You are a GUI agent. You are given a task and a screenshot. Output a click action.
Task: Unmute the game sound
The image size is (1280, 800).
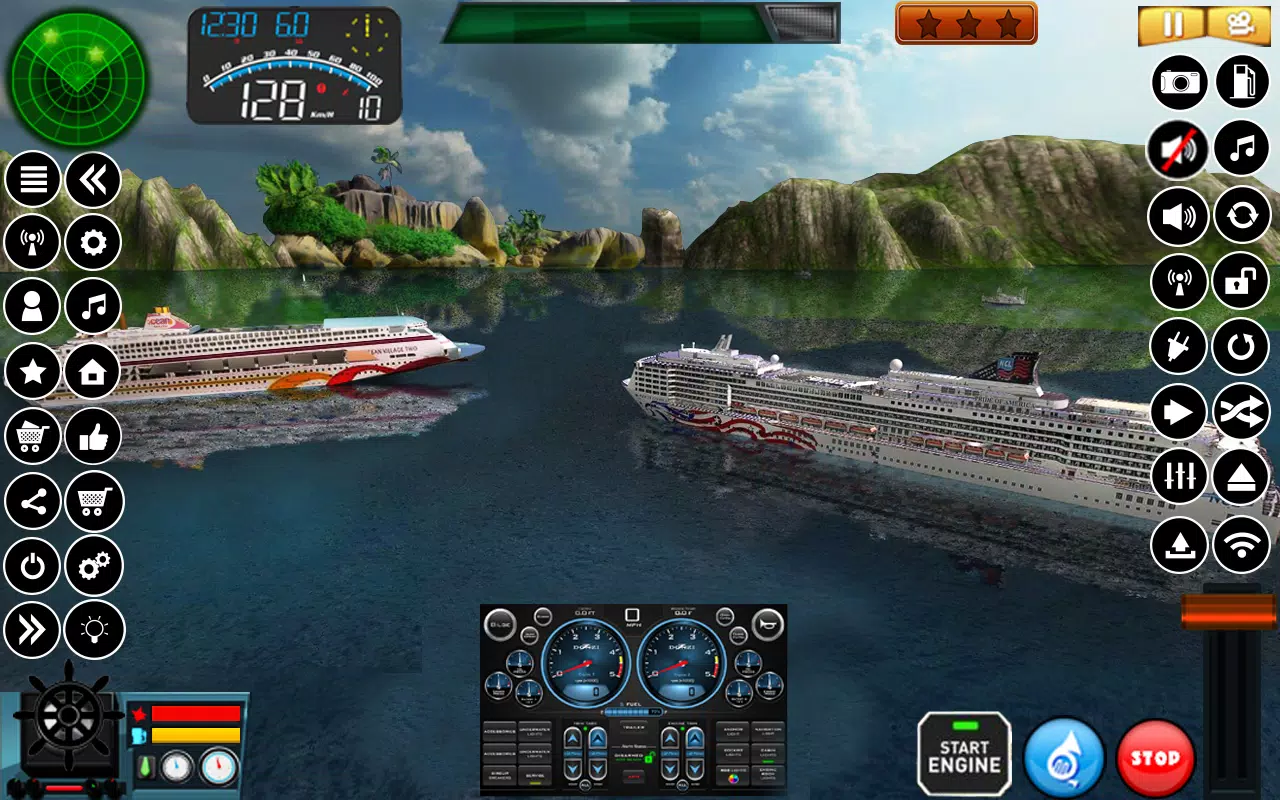pos(1177,149)
